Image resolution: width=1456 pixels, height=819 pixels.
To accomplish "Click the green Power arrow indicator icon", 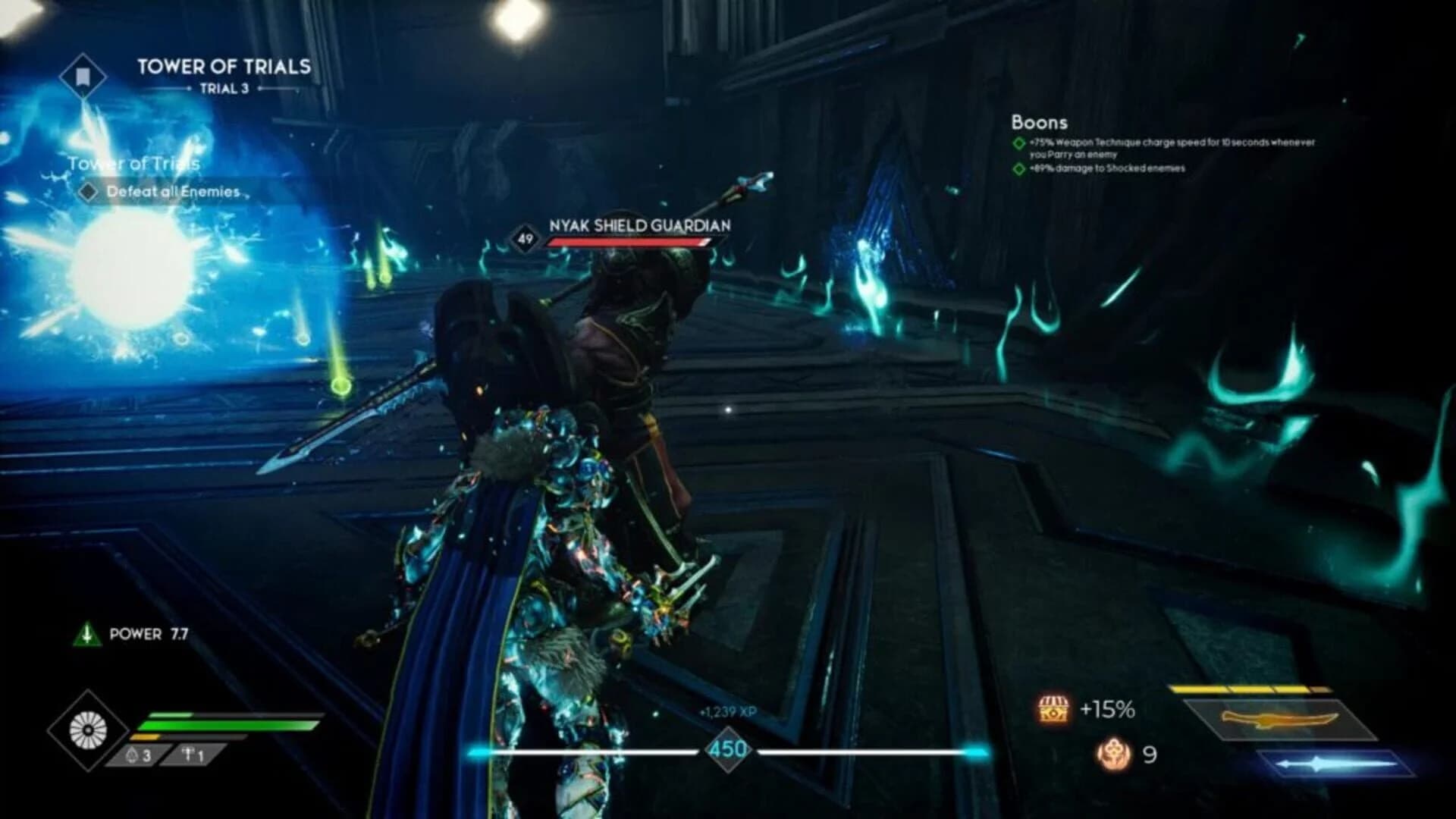I will 87,635.
